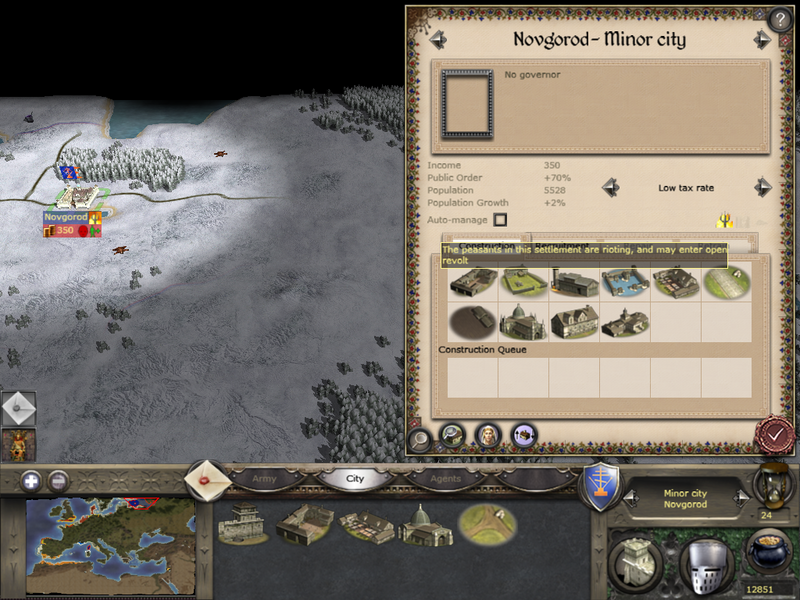The height and width of the screenshot is (600, 800).
Task: Switch to the City tab
Action: 355,479
